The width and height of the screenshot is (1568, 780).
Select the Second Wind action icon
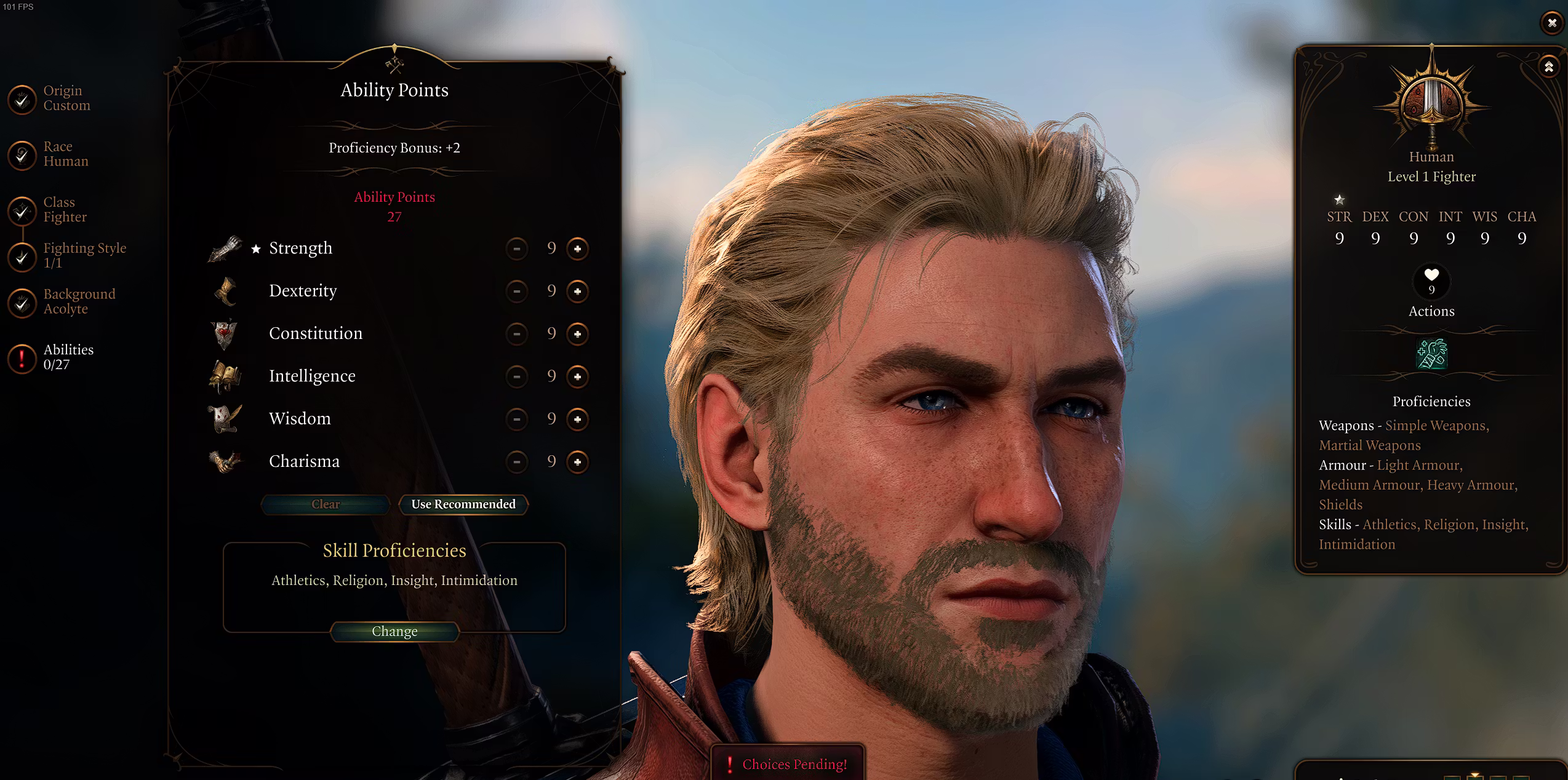click(1431, 354)
